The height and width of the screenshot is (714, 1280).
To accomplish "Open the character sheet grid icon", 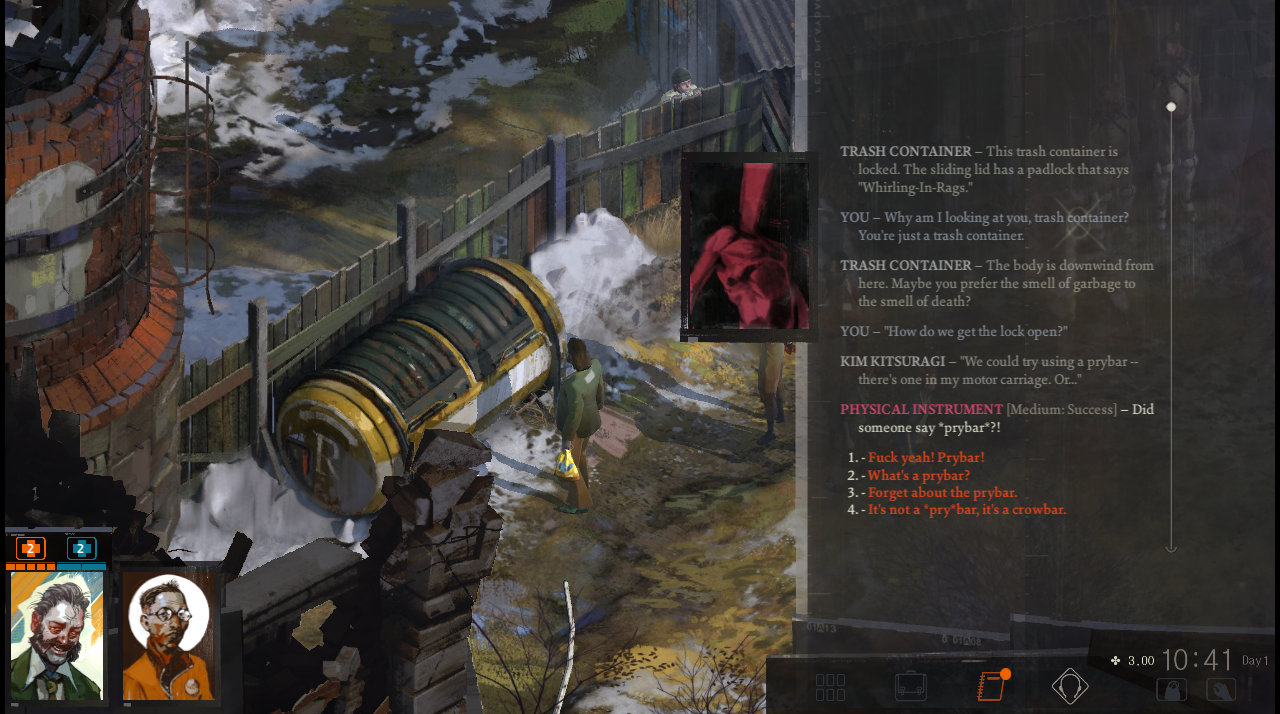I will point(830,687).
